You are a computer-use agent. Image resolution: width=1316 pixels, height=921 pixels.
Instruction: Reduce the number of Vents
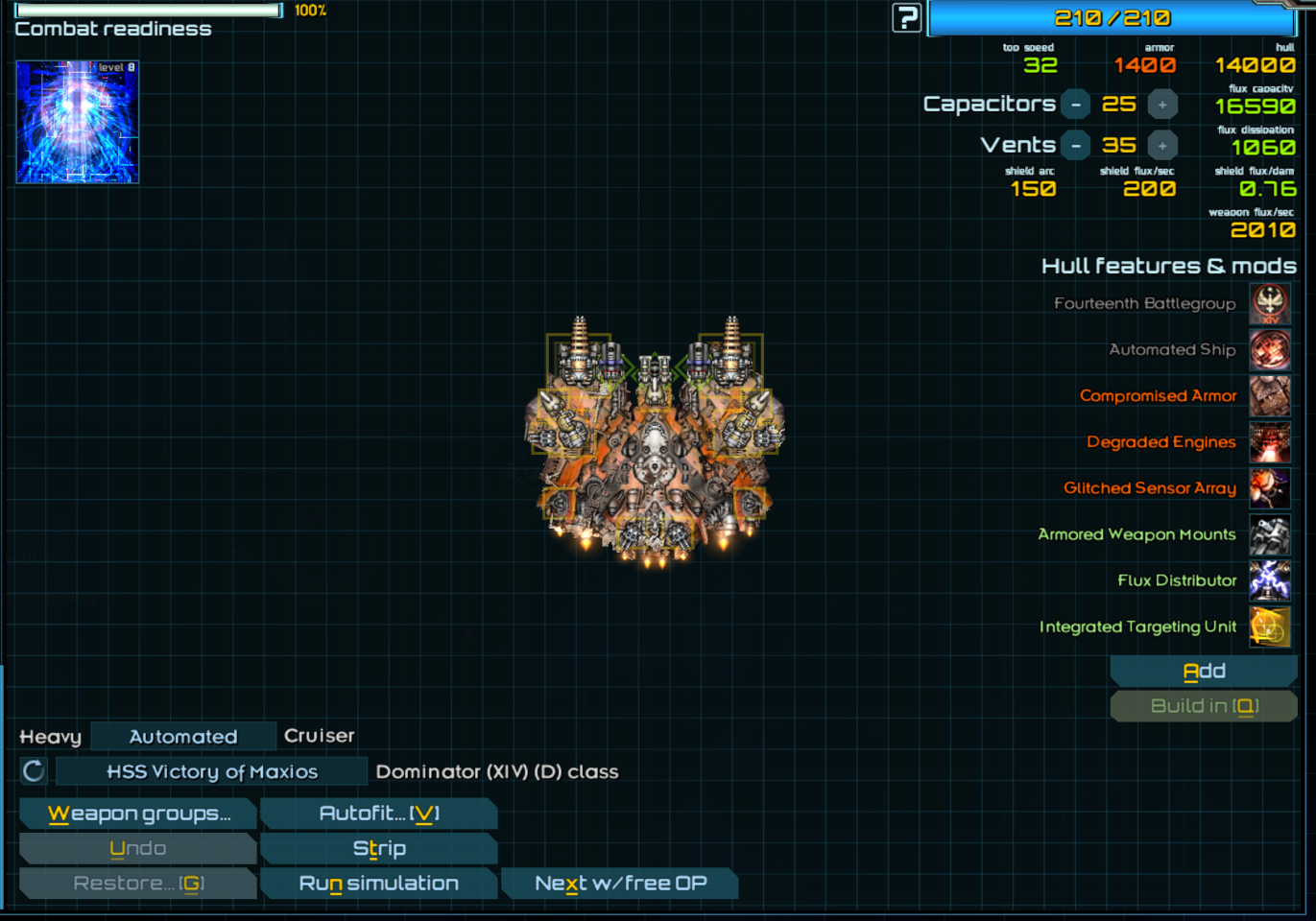pos(1076,146)
